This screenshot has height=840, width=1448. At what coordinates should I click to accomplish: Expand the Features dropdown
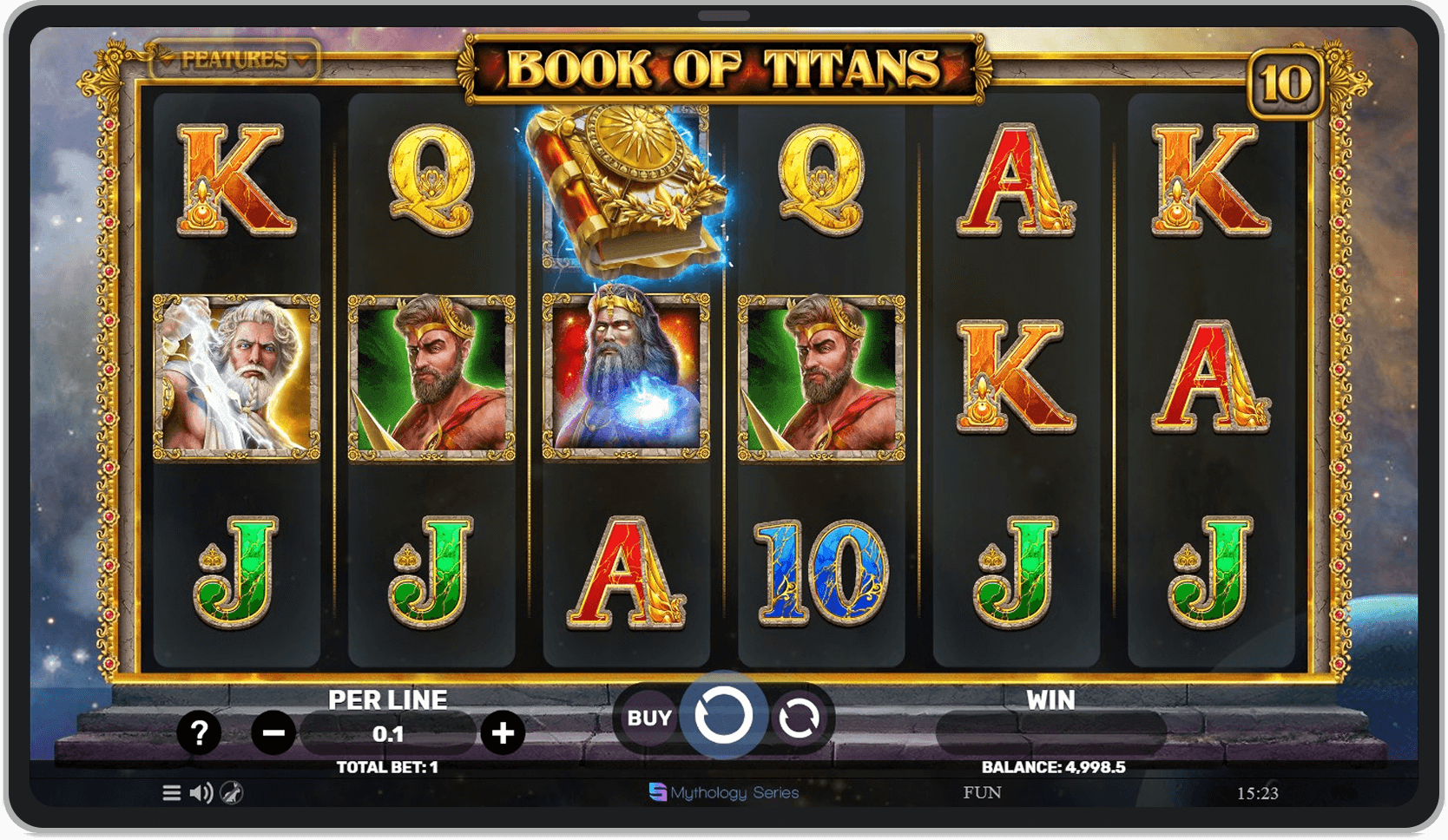click(233, 61)
